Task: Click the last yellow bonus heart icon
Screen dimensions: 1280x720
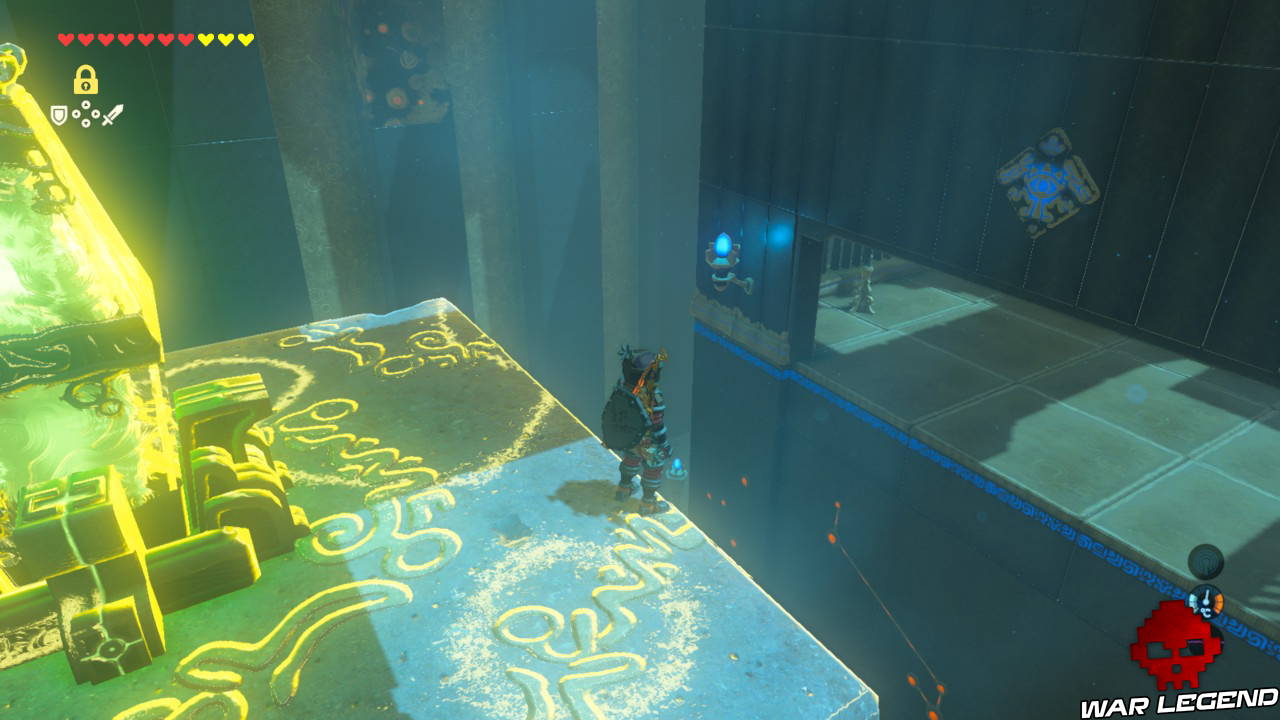Action: coord(244,39)
